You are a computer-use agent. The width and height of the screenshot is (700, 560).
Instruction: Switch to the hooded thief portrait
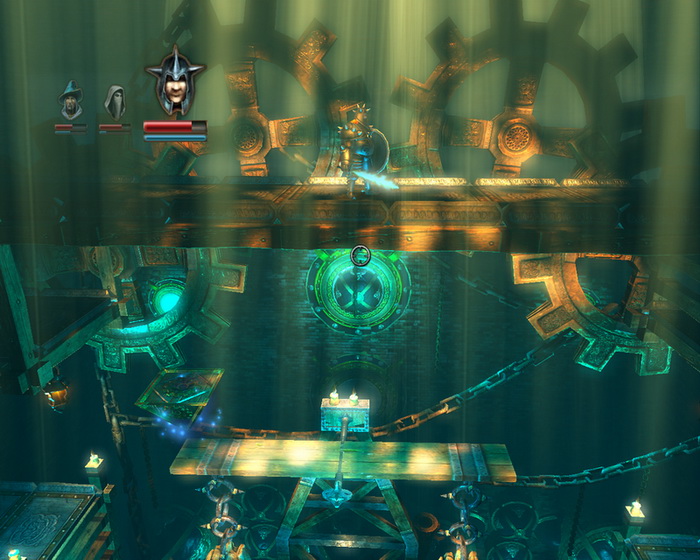[x=114, y=101]
